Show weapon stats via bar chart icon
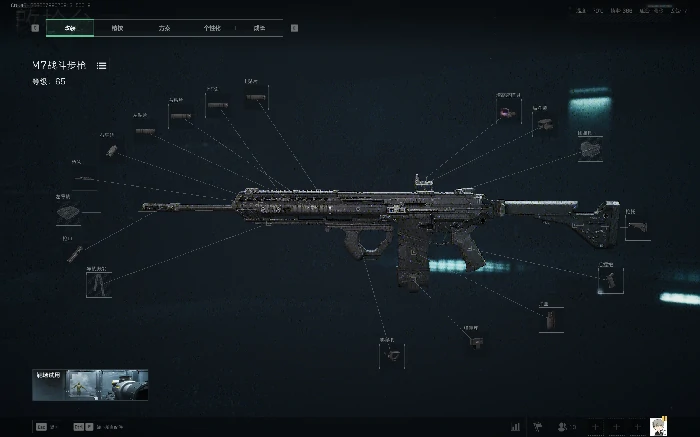This screenshot has height=437, width=700. pyautogui.click(x=515, y=426)
